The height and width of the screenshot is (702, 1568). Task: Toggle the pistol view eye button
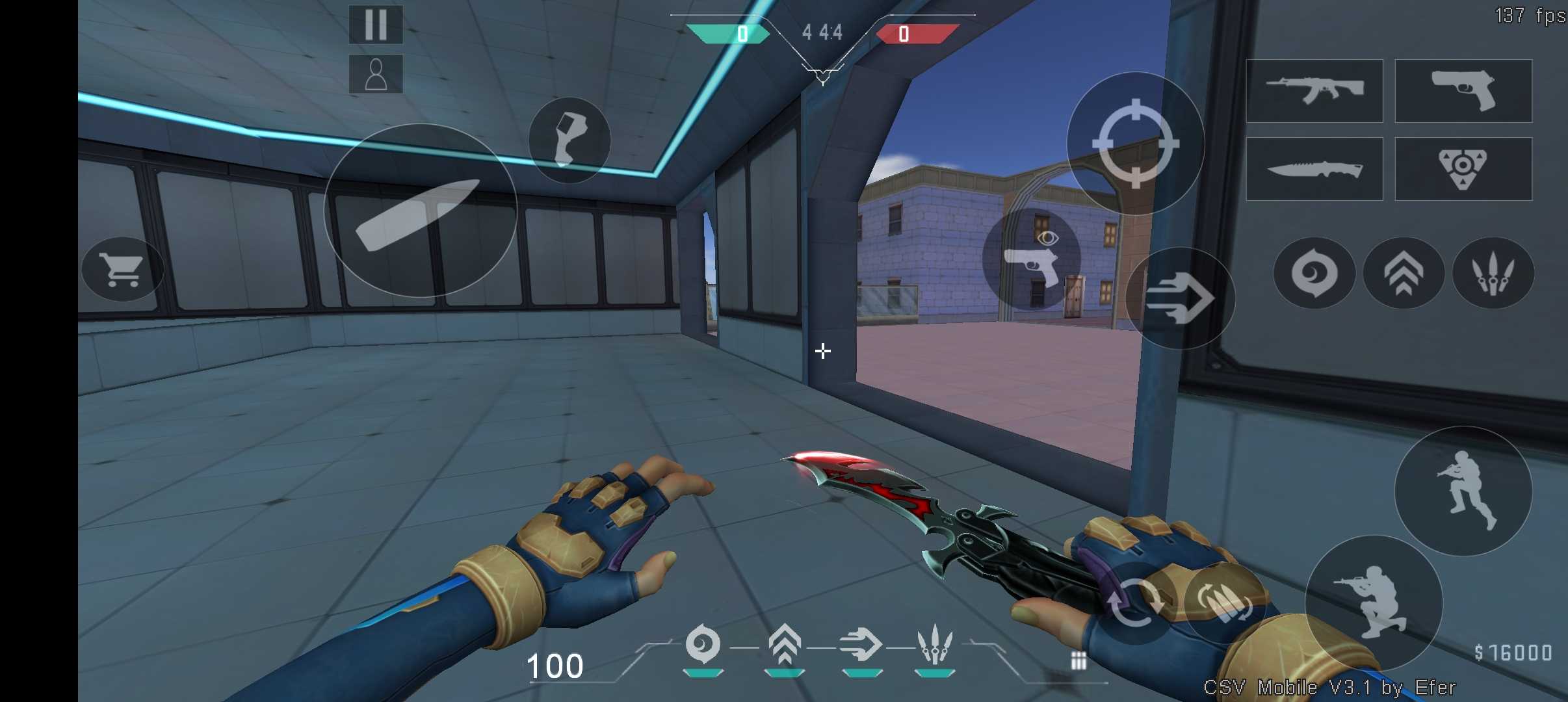[1032, 259]
